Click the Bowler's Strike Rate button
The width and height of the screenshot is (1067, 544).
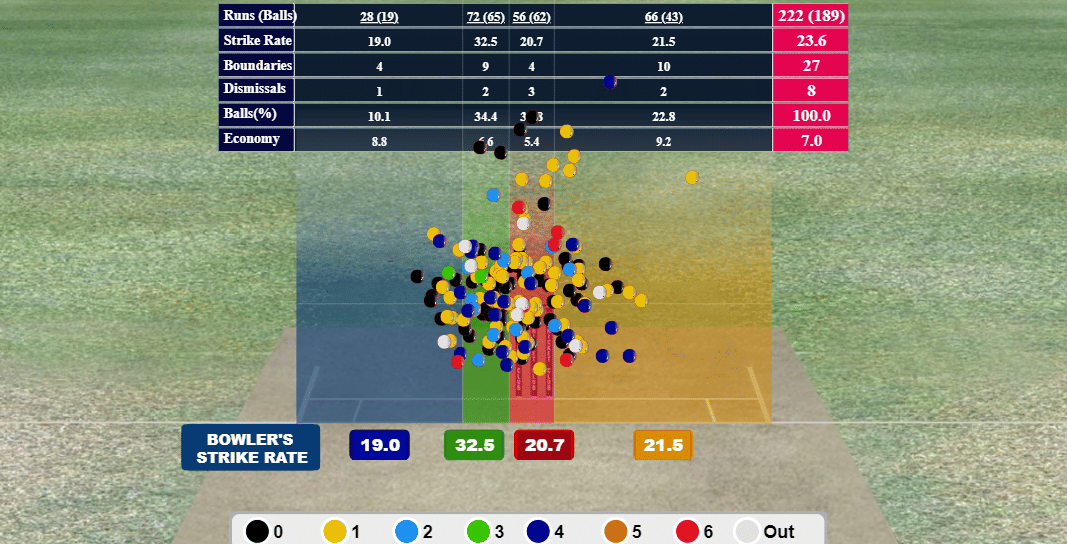(251, 447)
